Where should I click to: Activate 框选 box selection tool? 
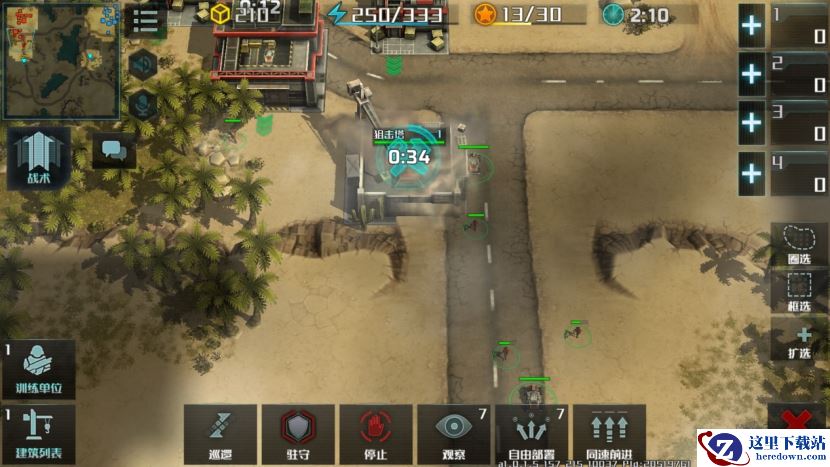click(799, 292)
